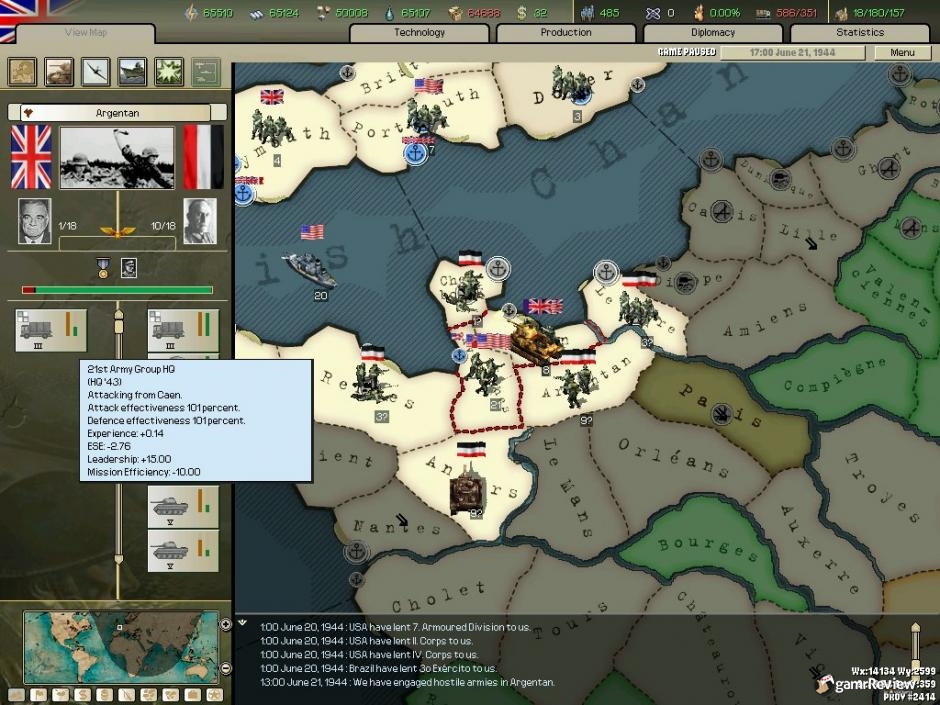This screenshot has height=705, width=940.
Task: Pick the warship naval units icon
Action: pos(132,71)
